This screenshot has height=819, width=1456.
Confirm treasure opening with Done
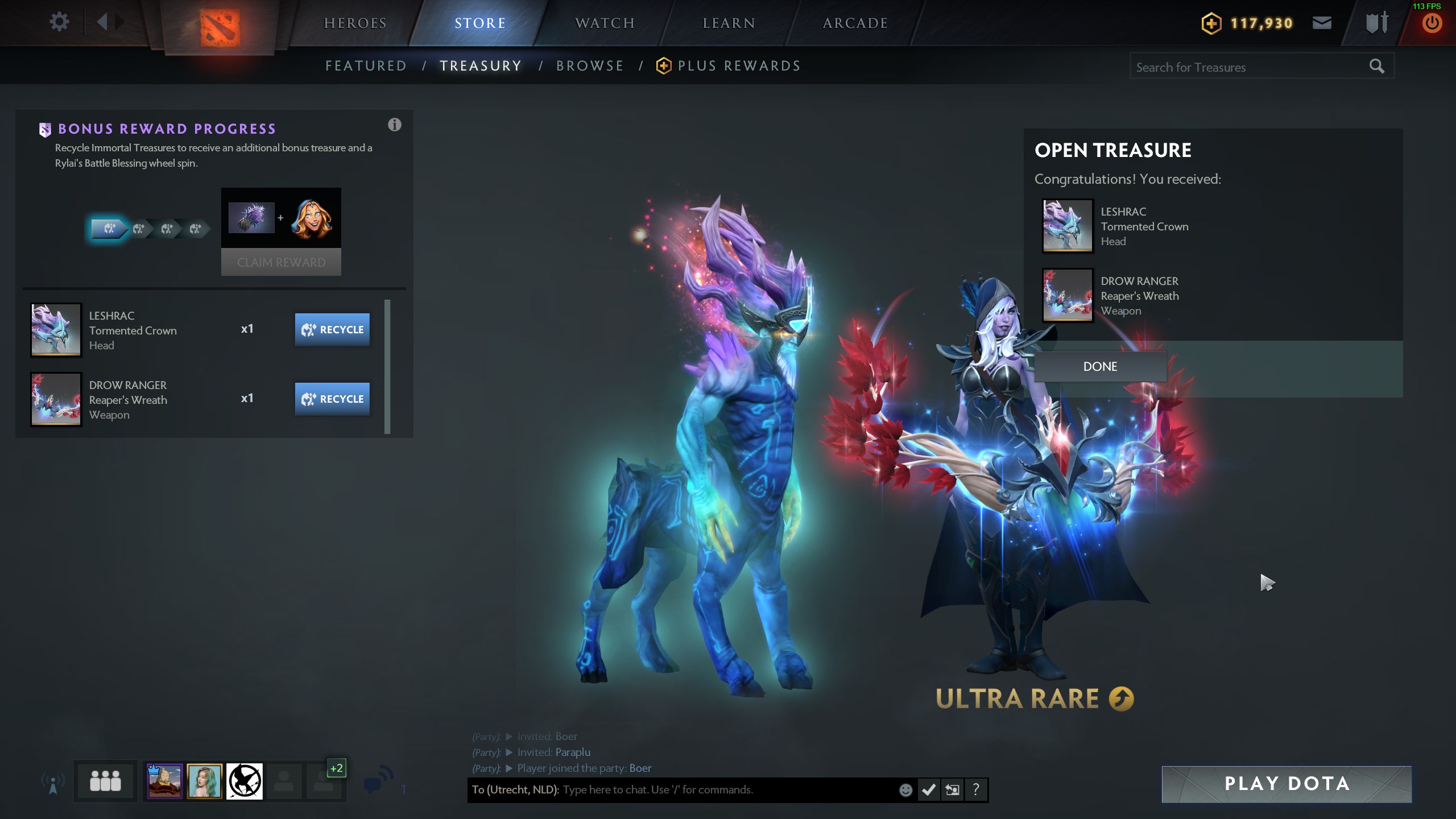point(1100,367)
